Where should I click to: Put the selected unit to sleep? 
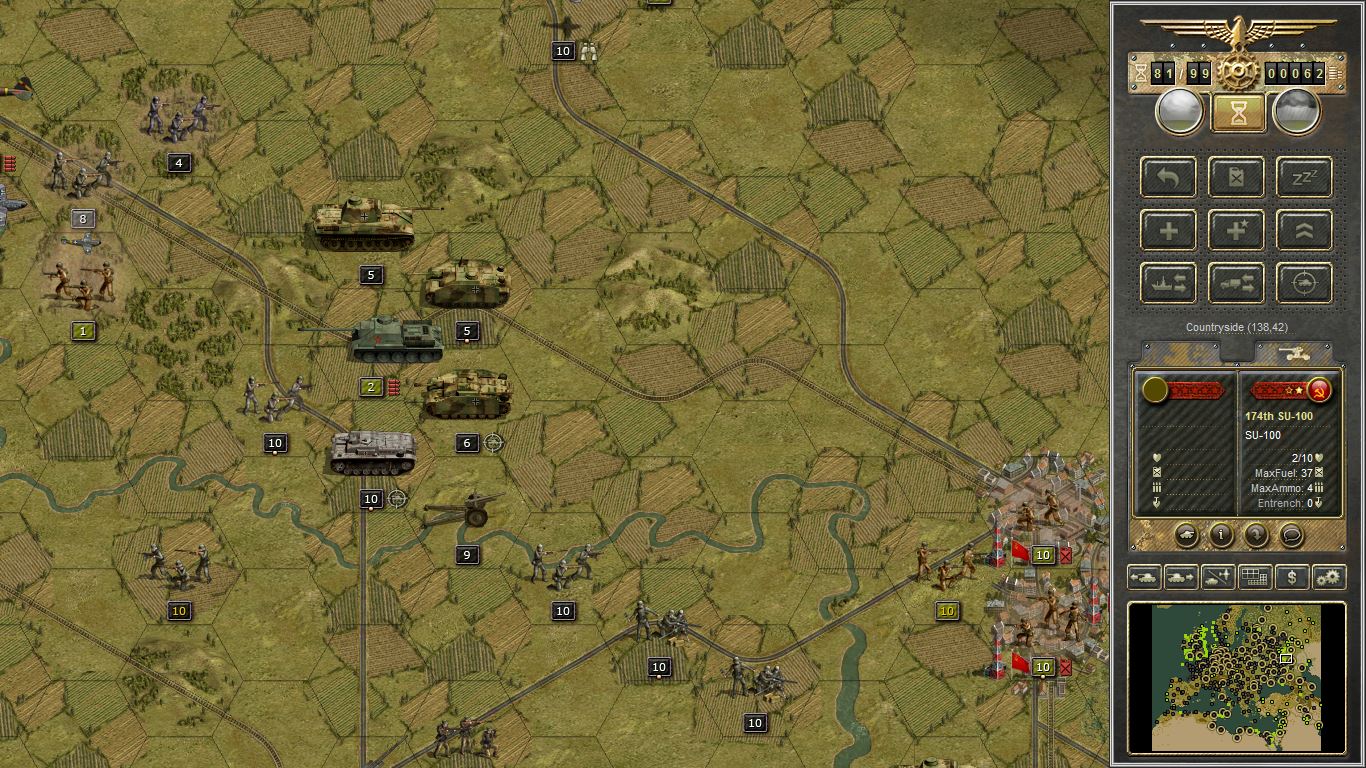(x=1303, y=178)
